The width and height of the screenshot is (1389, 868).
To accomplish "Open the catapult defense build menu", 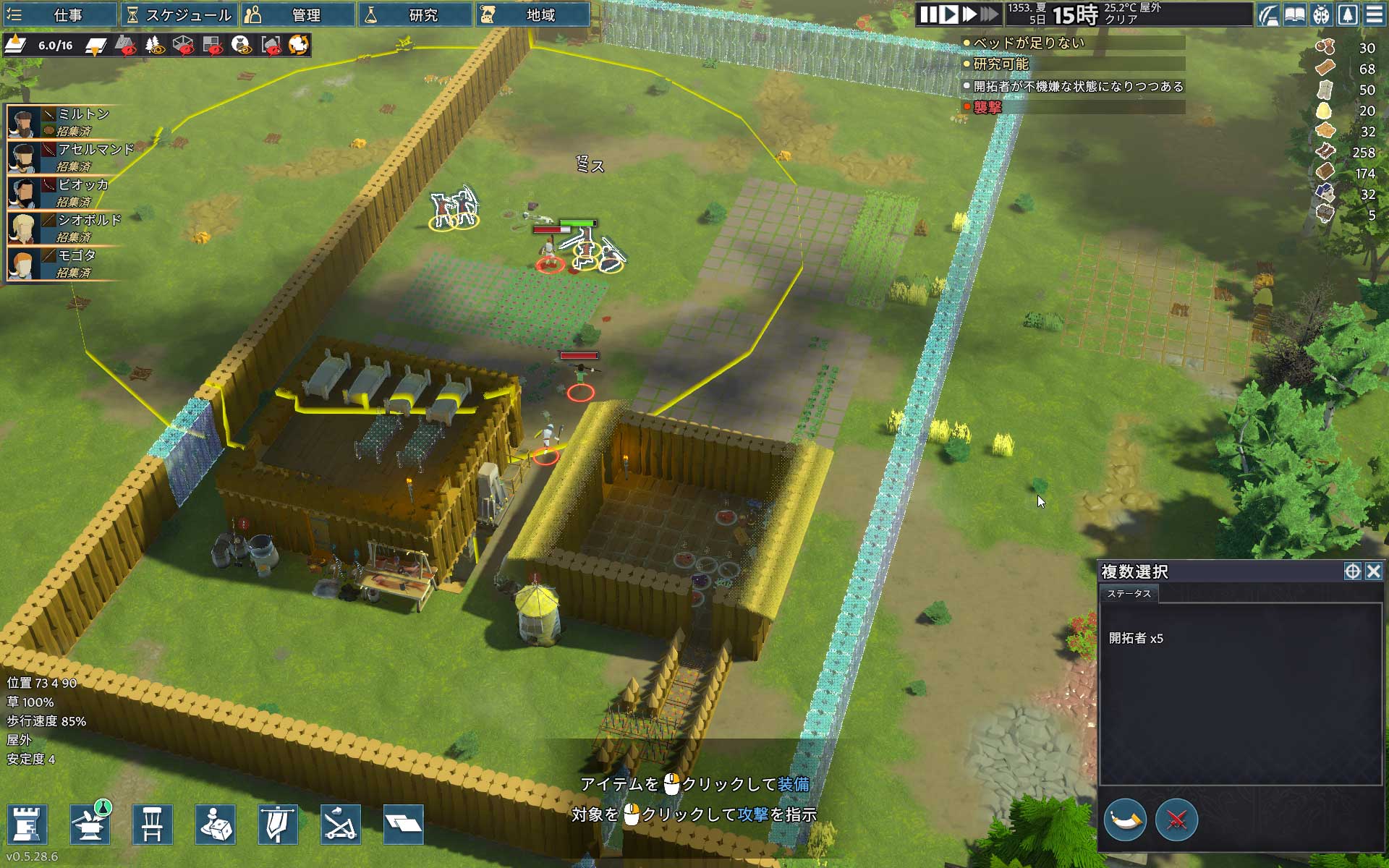I will [x=340, y=824].
